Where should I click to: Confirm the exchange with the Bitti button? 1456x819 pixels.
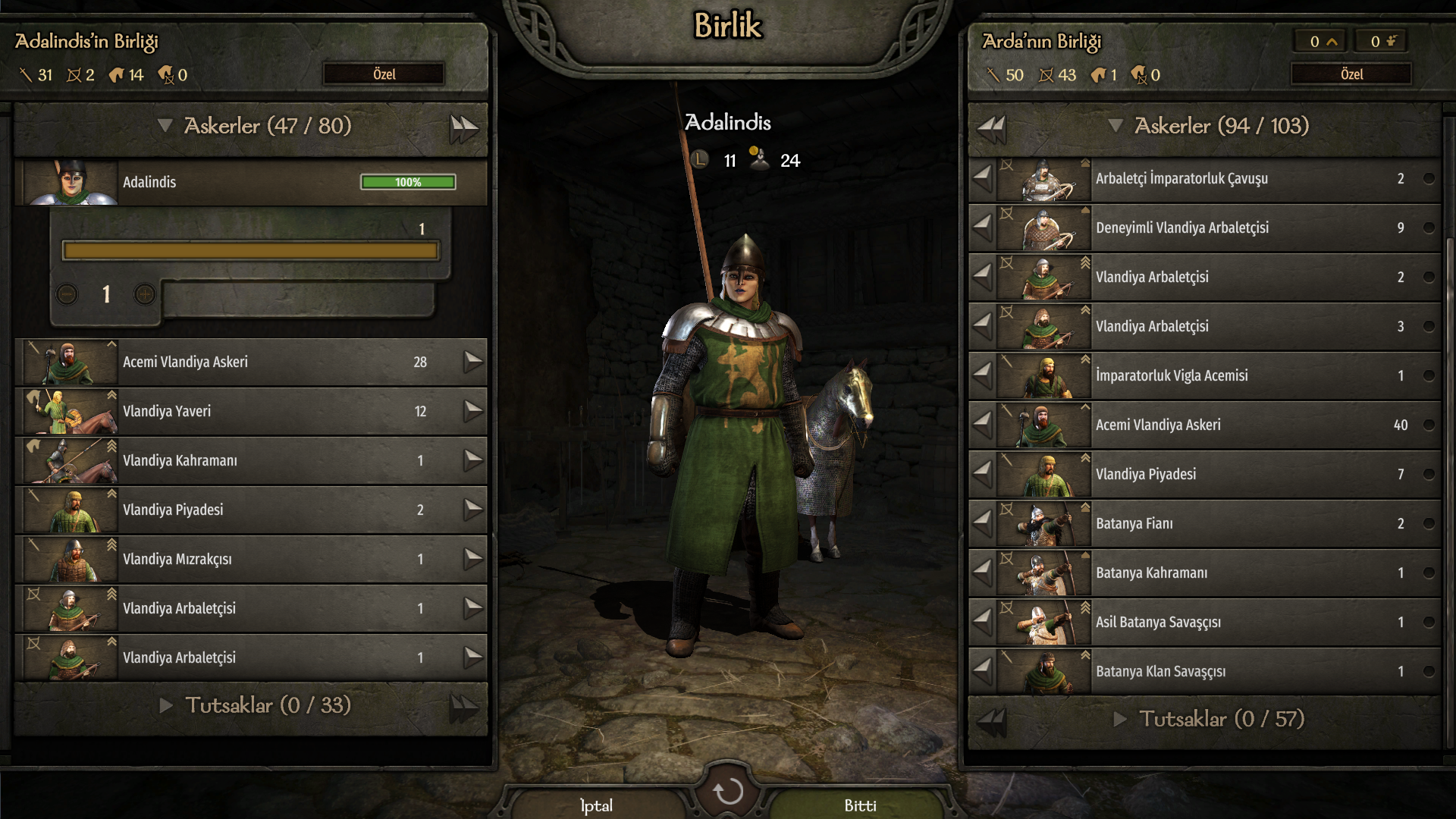click(860, 805)
